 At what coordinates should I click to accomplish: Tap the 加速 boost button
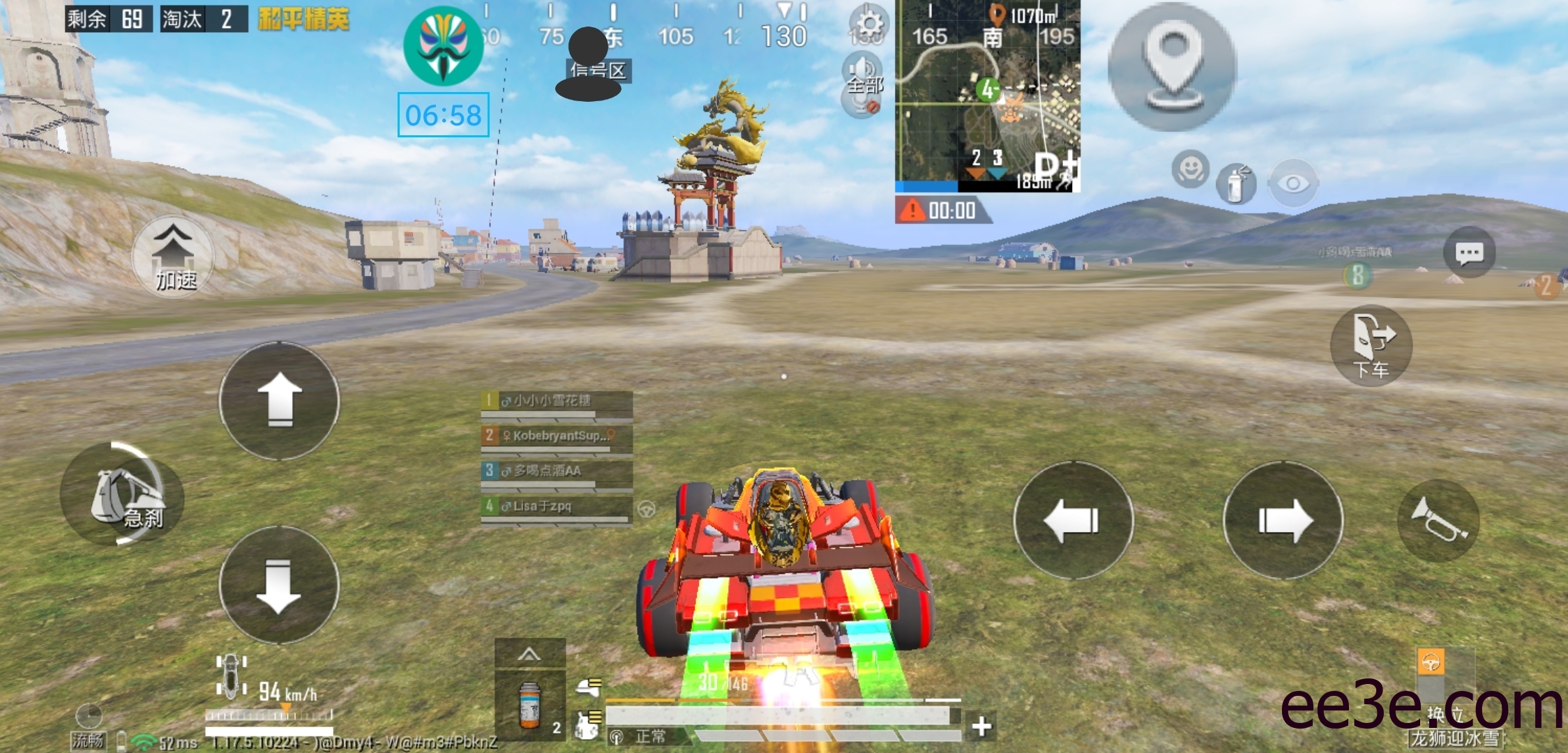[174, 257]
